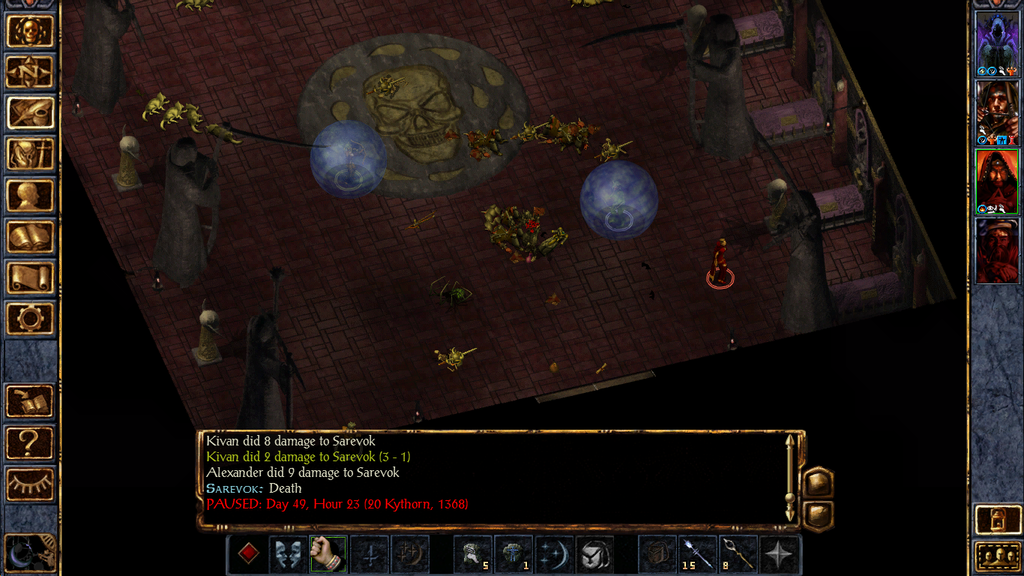Open the gear options menu
The image size is (1024, 576).
(x=29, y=318)
